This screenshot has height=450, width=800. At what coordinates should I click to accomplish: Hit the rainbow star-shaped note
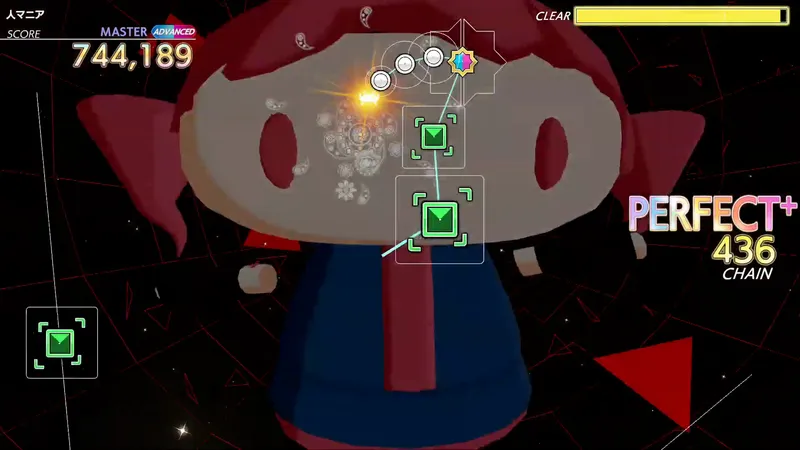click(x=462, y=63)
